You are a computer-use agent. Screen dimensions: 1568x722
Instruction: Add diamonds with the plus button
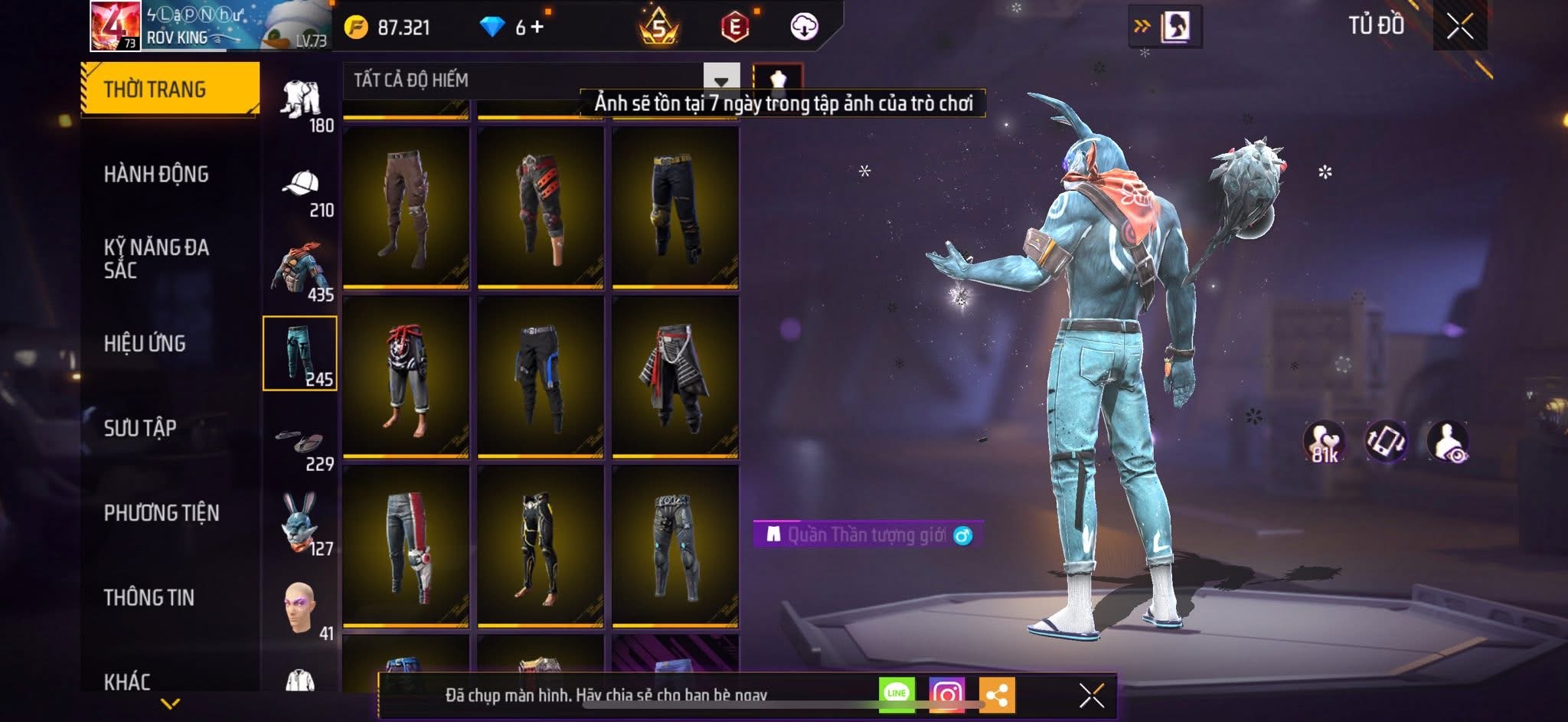537,28
